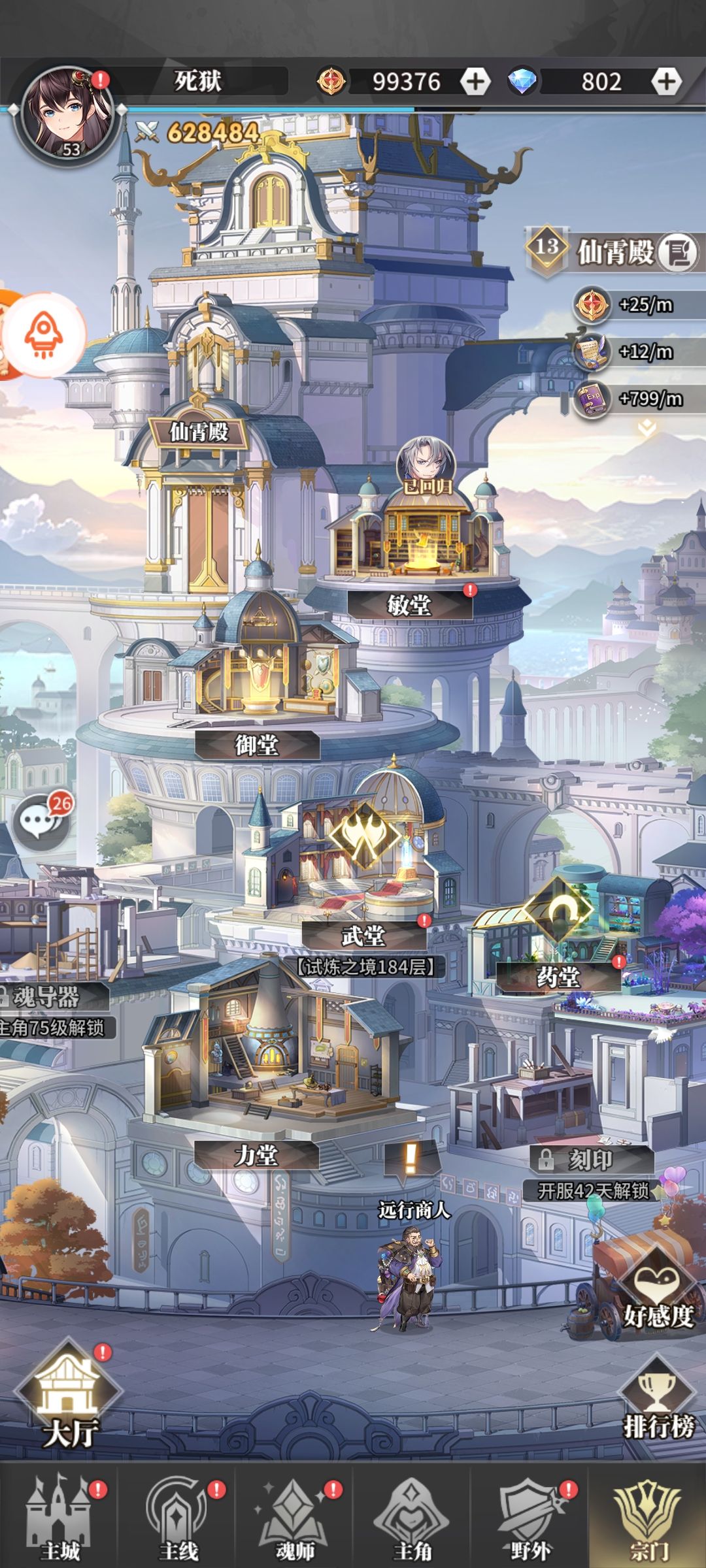Open the 武堂 trial hall

click(363, 936)
